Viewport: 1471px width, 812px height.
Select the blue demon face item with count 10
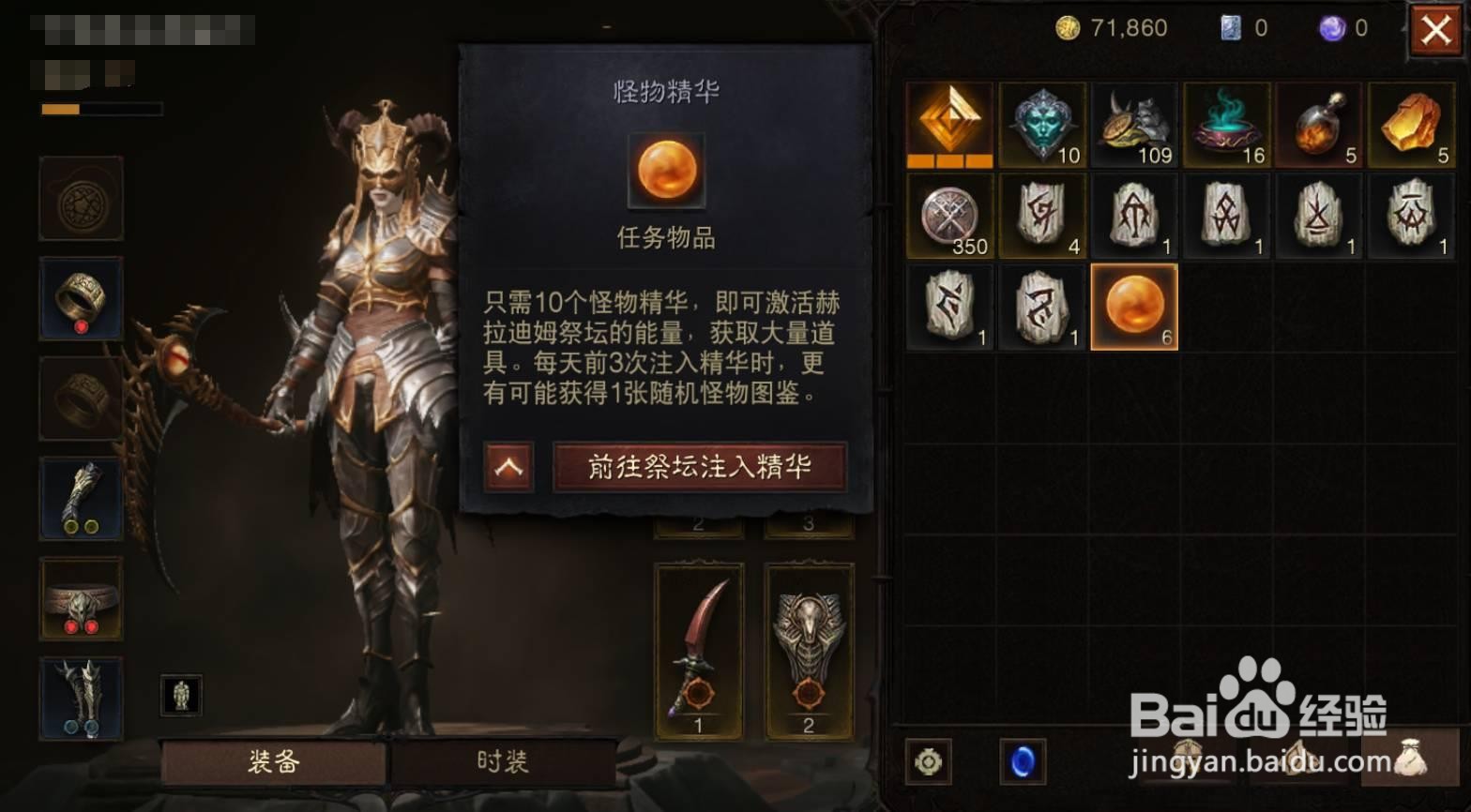(x=1042, y=125)
